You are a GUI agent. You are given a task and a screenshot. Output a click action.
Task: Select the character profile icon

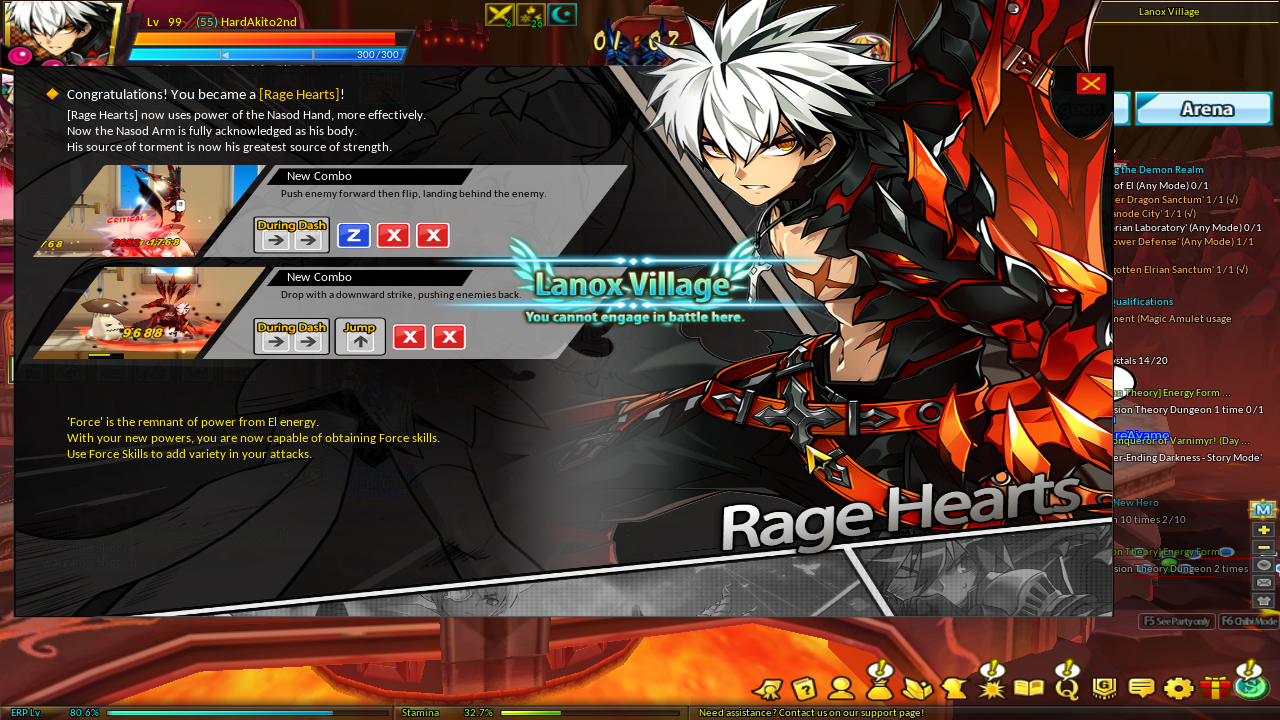pos(841,688)
